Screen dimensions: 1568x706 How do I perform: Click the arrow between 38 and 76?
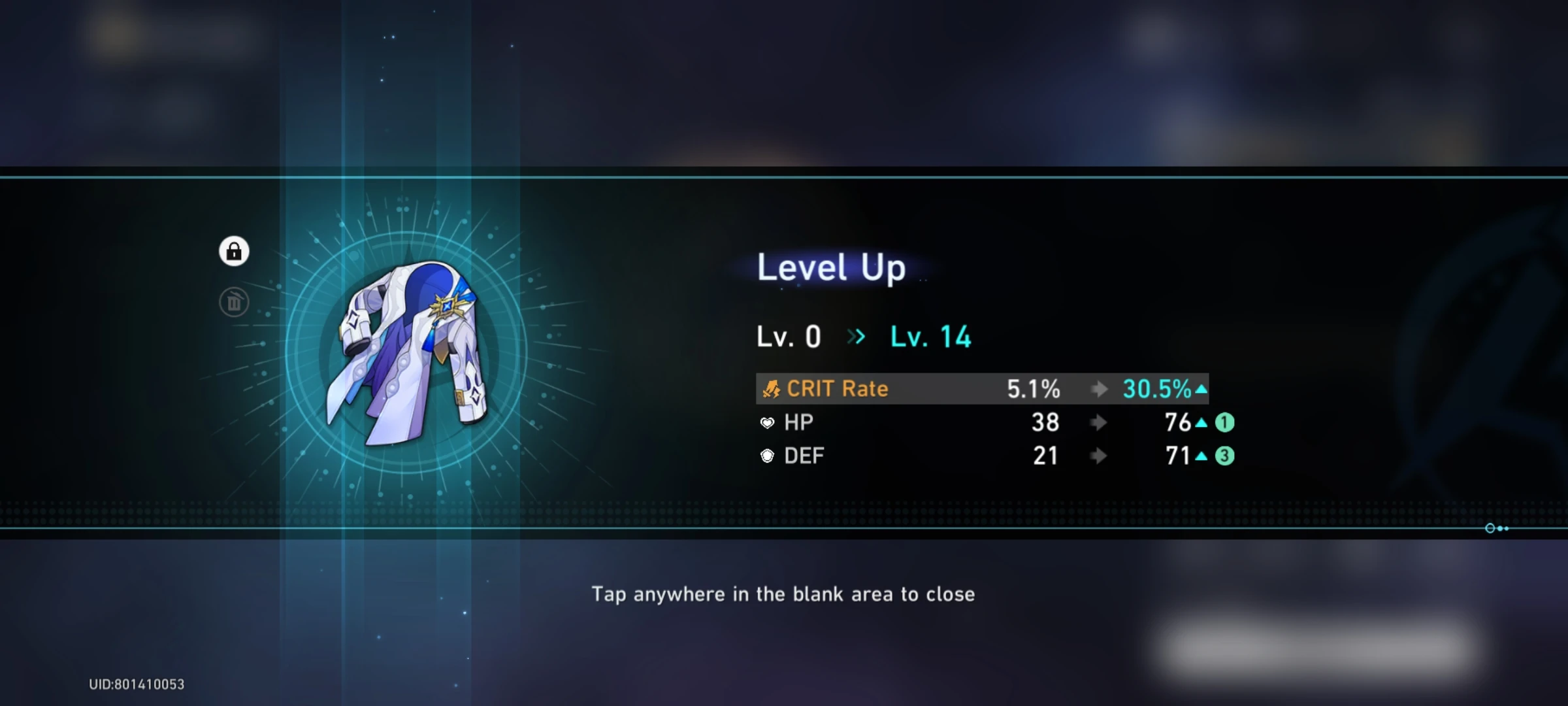[1100, 422]
